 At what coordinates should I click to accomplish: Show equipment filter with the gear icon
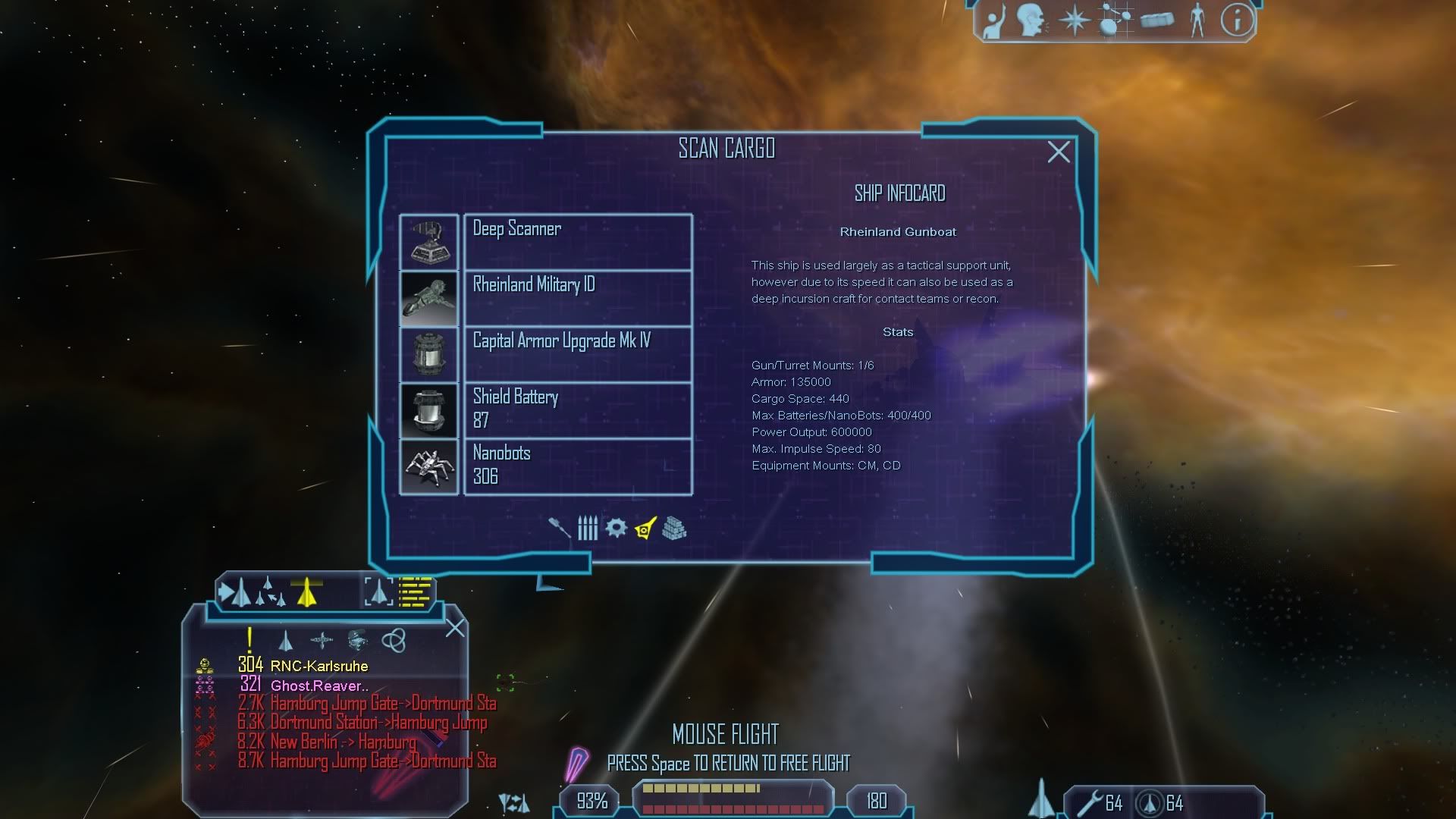616,528
